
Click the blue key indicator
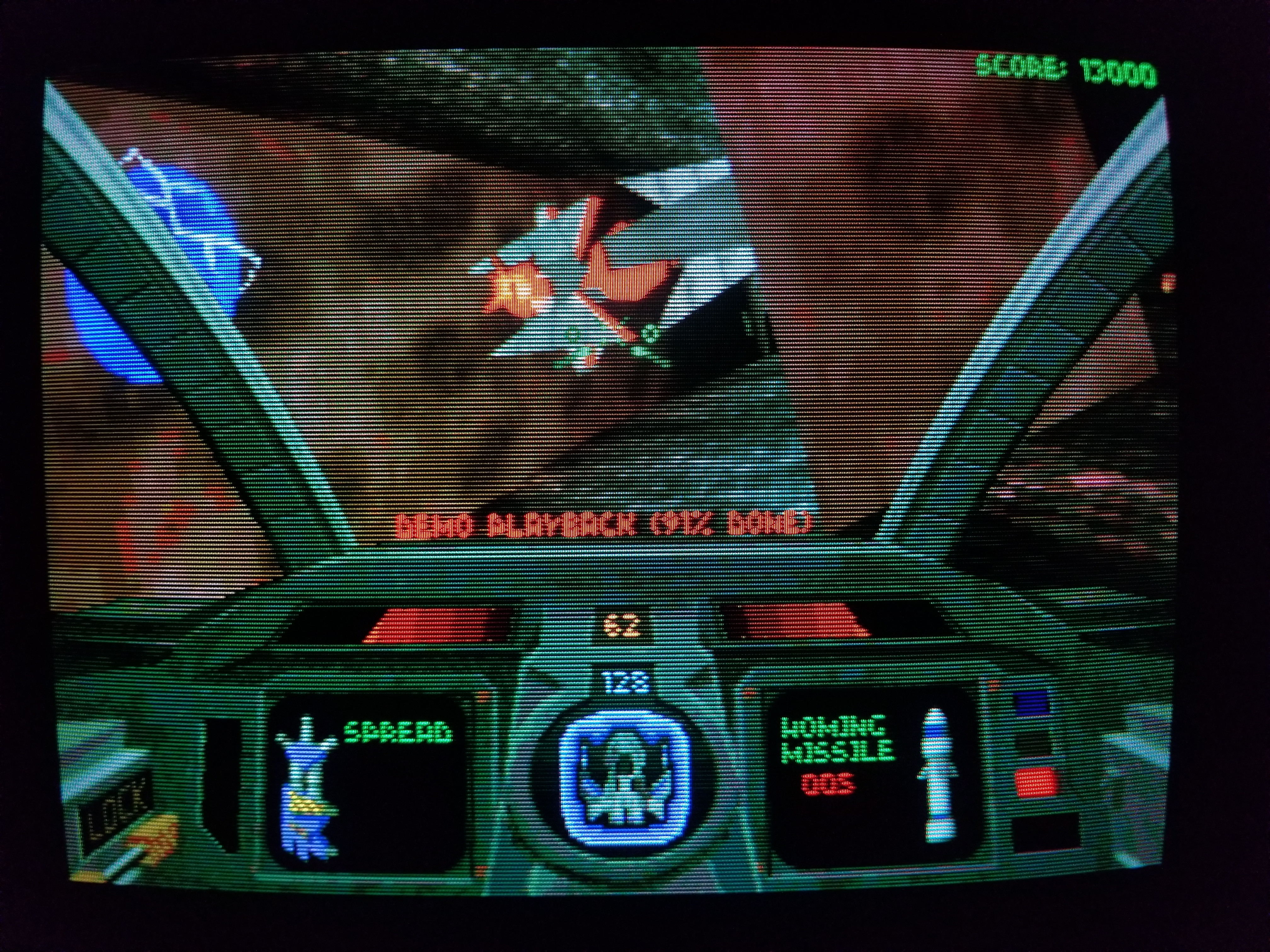[x=1031, y=702]
